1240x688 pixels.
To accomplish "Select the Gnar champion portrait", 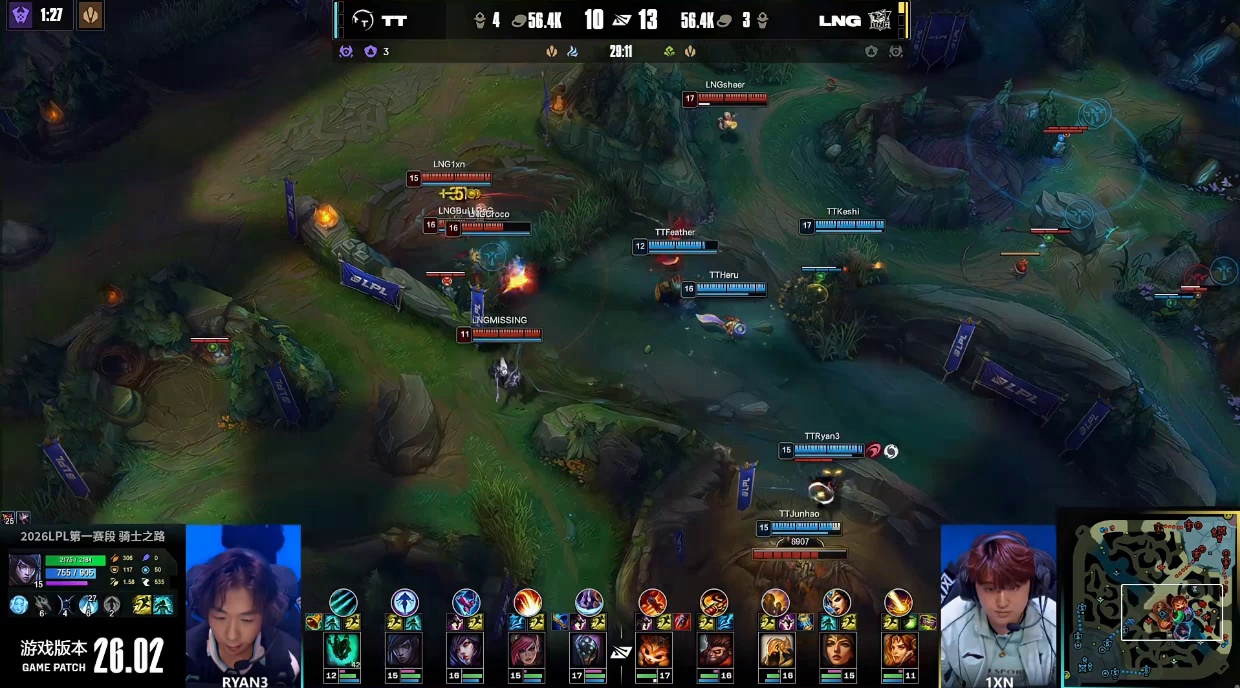I will 652,651.
